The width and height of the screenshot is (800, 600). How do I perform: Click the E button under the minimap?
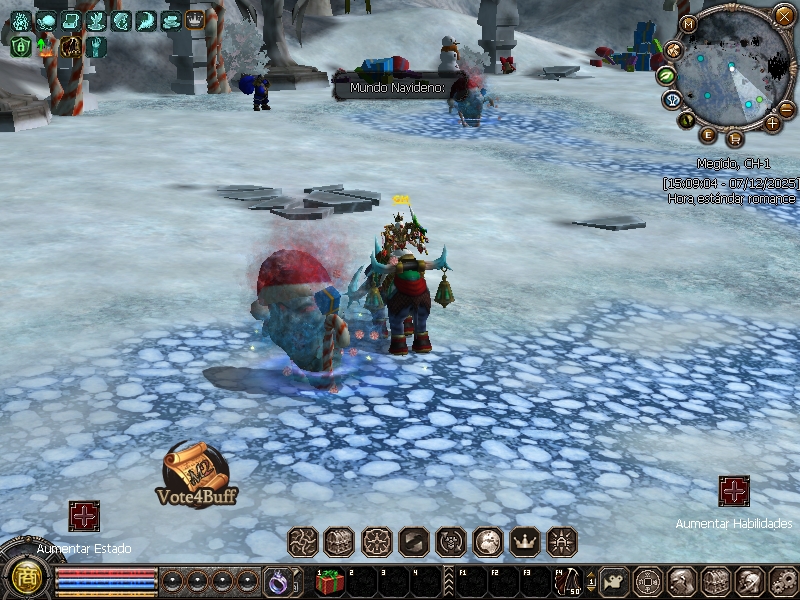(708, 134)
